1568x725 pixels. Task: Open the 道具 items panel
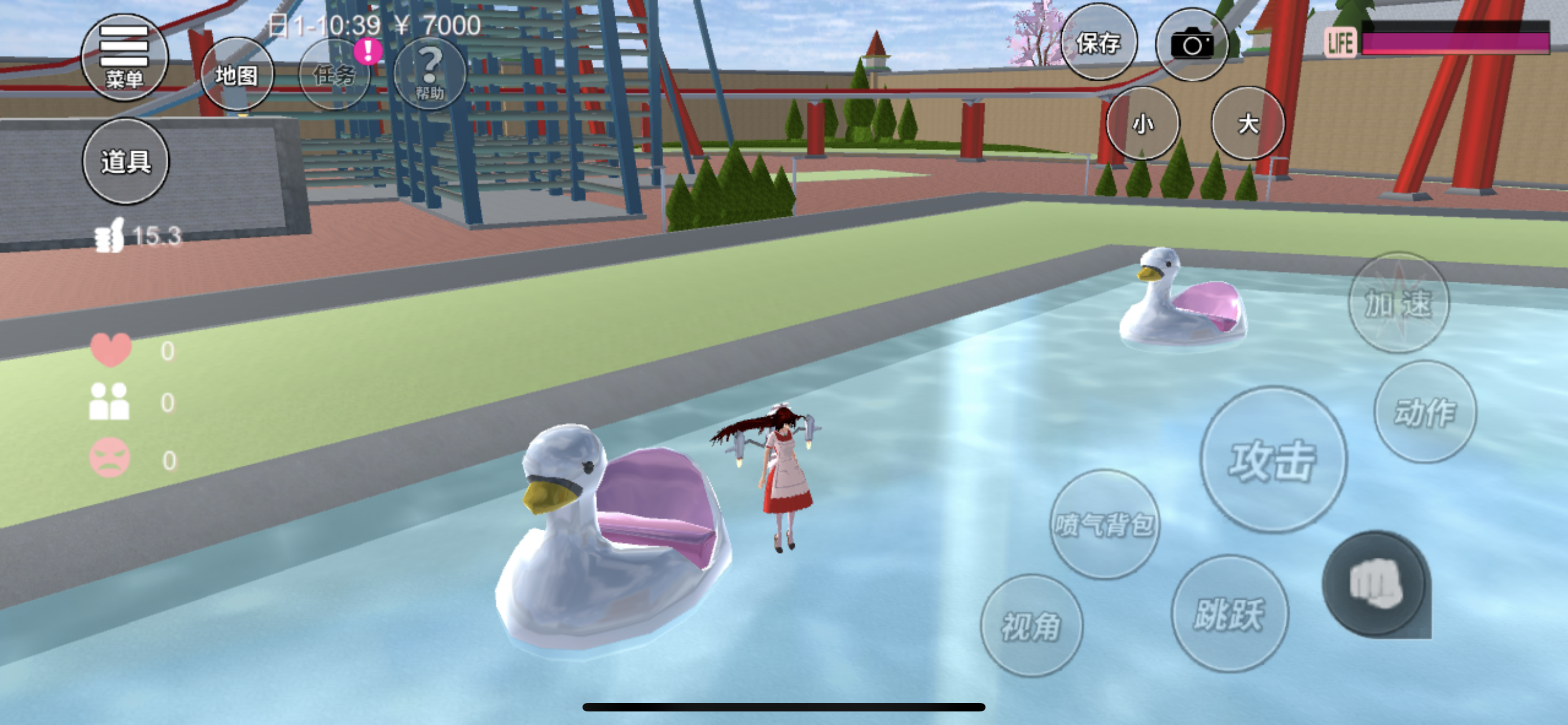(x=125, y=161)
